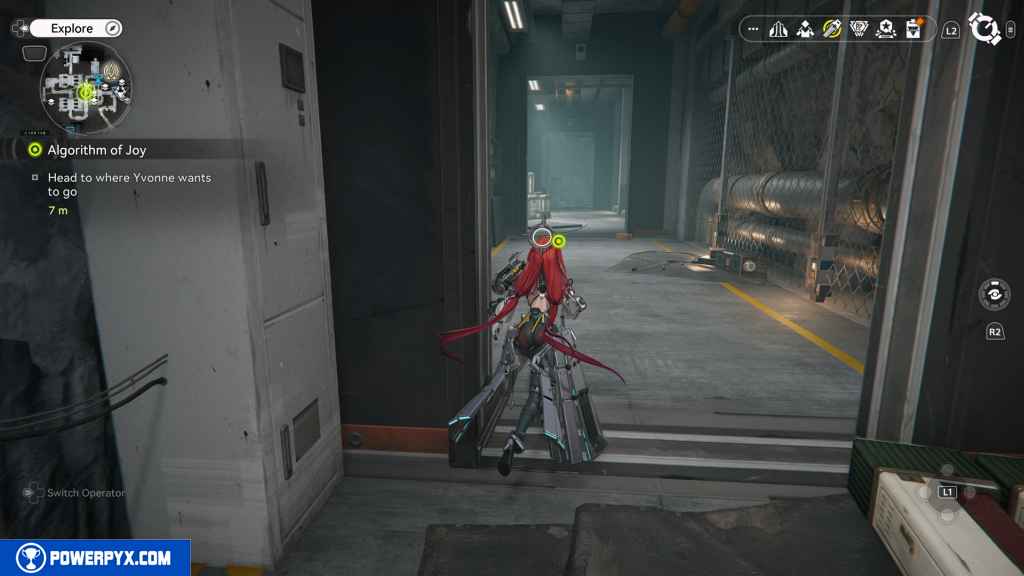
Task: Select the highlighted yellow-ringed icon in top bar
Action: 832,29
